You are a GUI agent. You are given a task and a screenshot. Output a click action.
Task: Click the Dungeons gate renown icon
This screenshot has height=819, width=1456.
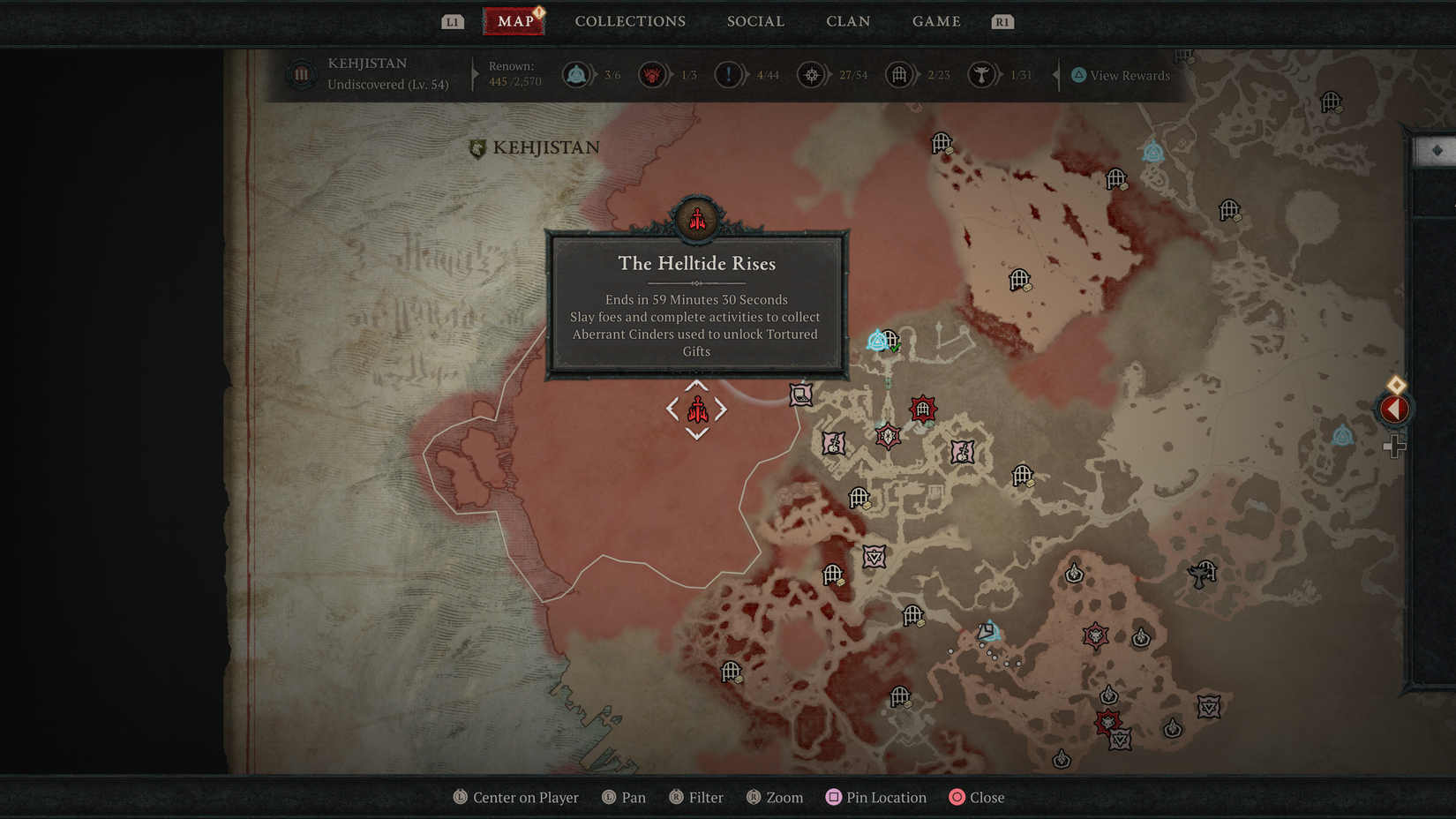click(899, 75)
